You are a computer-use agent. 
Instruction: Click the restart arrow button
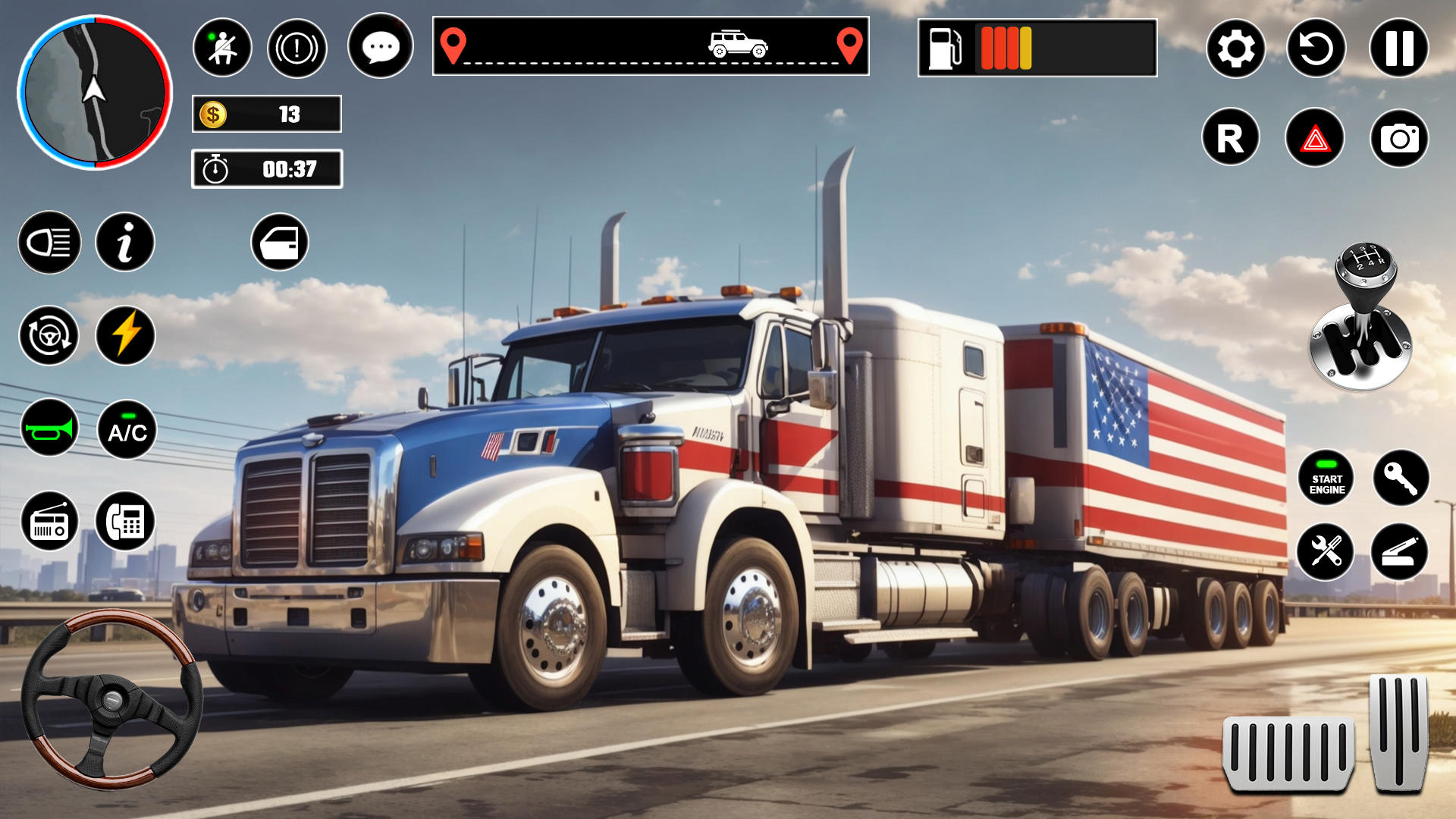(x=1316, y=49)
